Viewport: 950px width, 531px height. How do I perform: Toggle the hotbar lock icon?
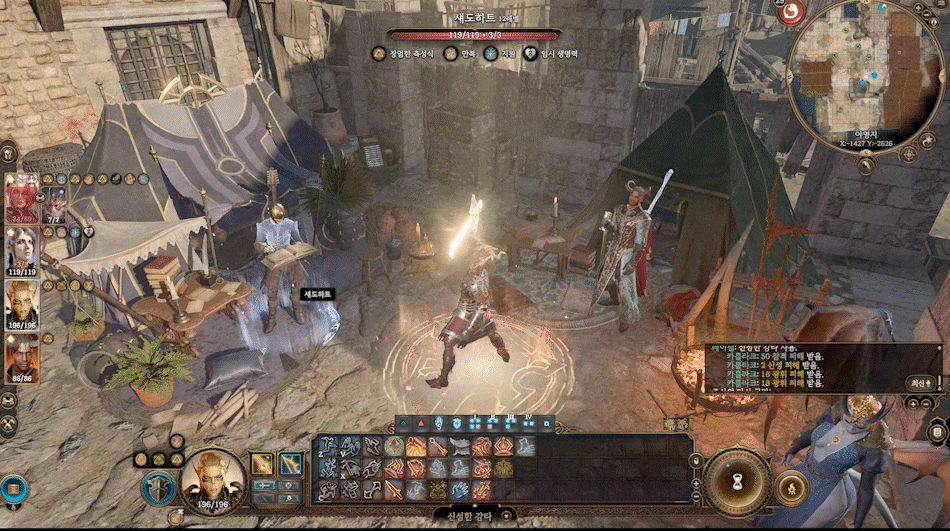coord(697,461)
